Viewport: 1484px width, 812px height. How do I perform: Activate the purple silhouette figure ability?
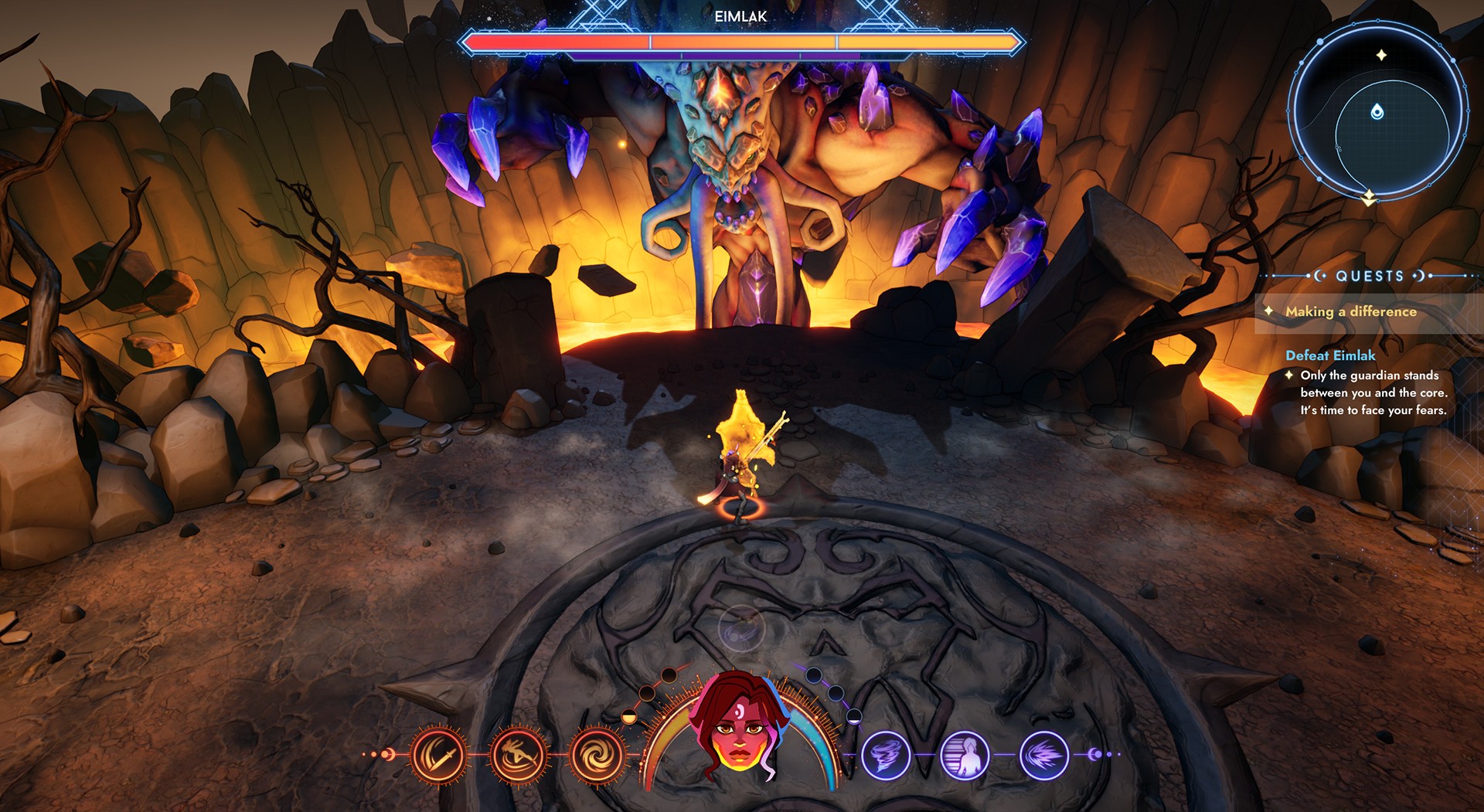tap(965, 754)
